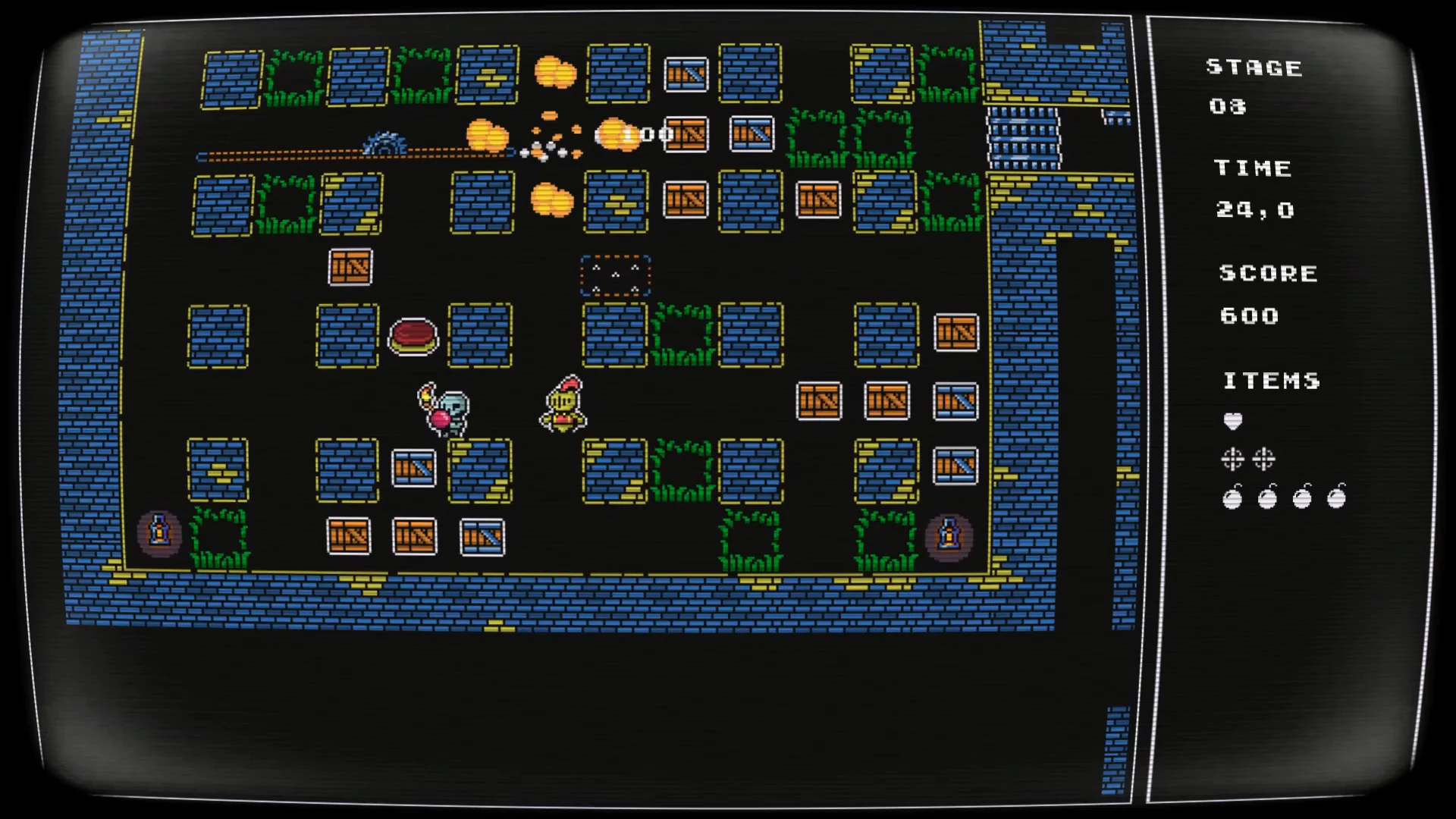The image size is (1456, 819).
Task: Click the blue-striped crate below the burger
Action: [x=413, y=469]
